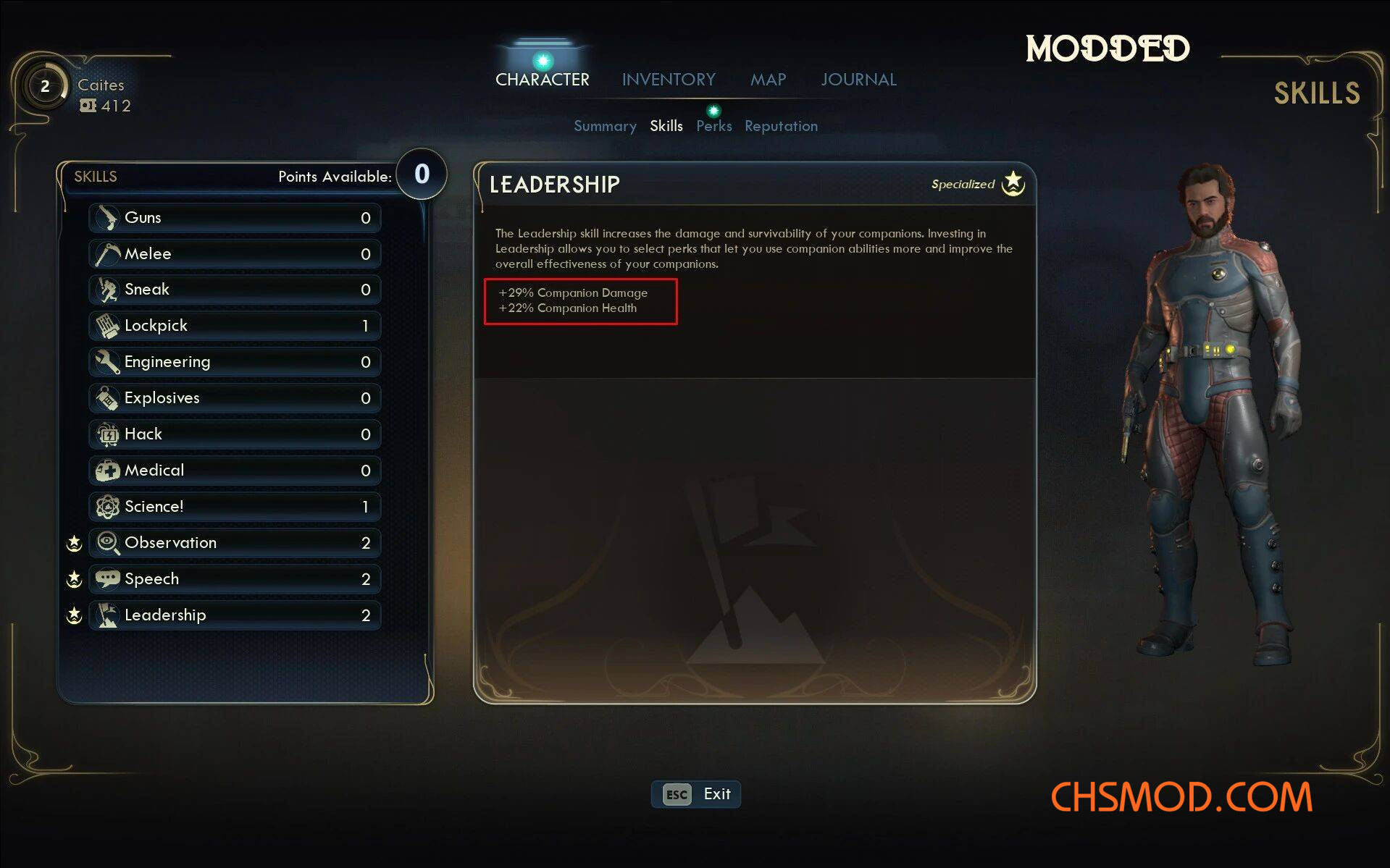View the Observation skill details
This screenshot has width=1390, height=868.
pos(235,543)
